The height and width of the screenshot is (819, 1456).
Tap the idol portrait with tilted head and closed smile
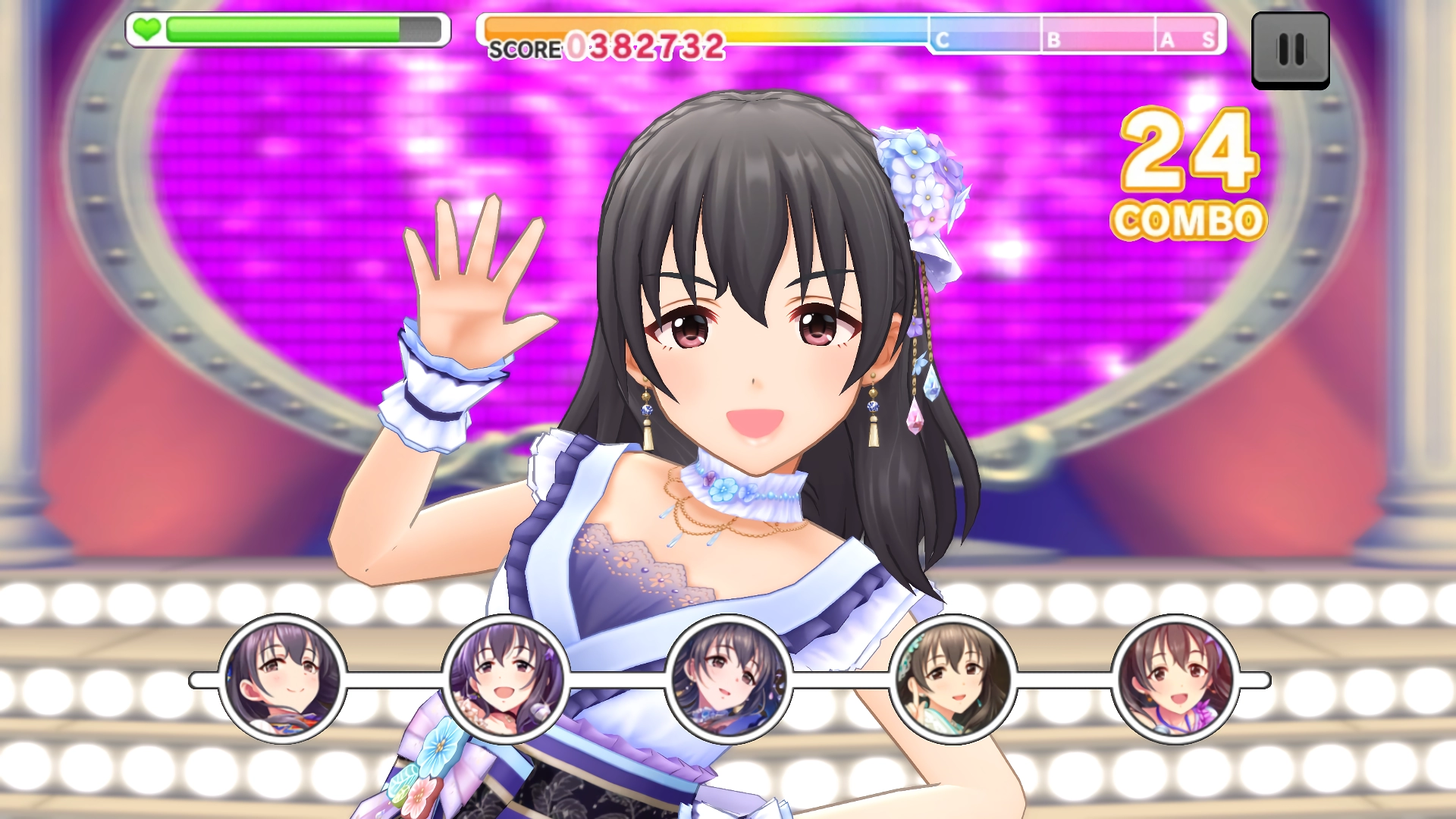pos(282,679)
